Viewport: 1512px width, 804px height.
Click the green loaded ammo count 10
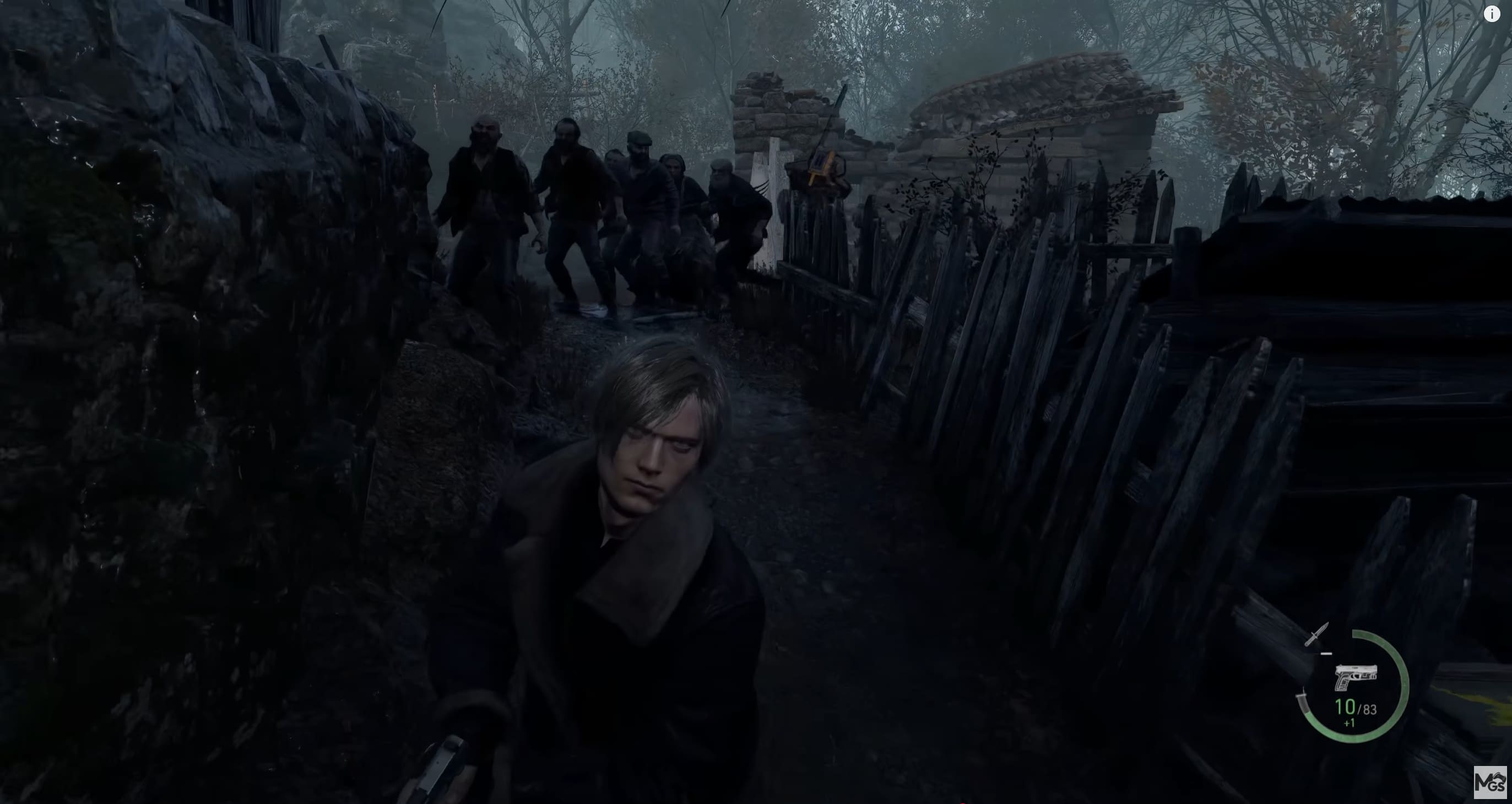coord(1346,708)
